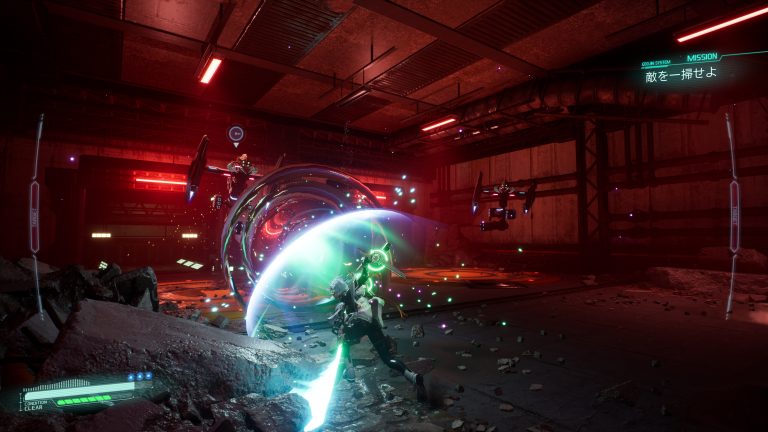Select the lock-on marker above the enemy

235,133
